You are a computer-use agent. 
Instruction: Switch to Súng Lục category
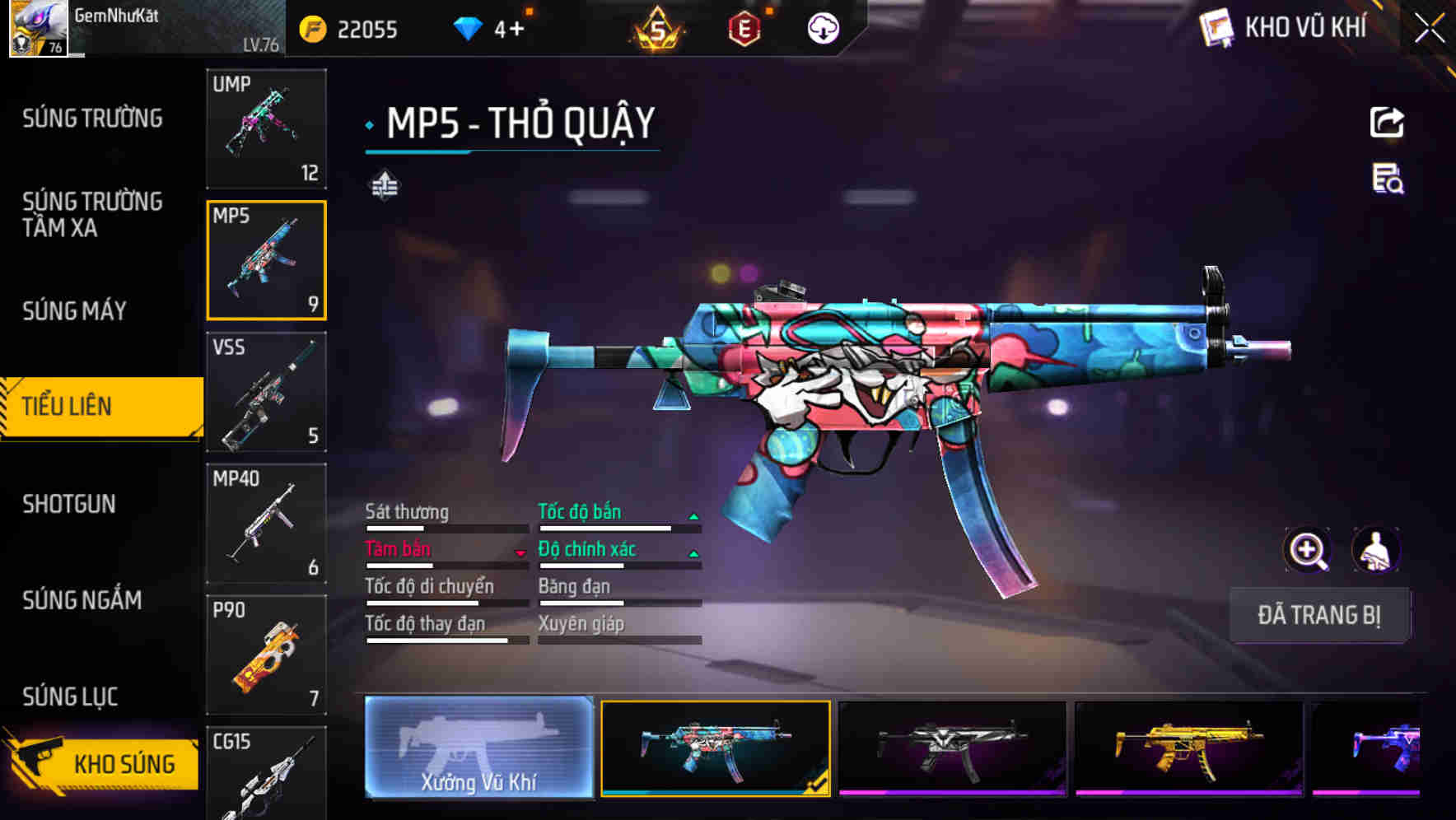[70, 697]
